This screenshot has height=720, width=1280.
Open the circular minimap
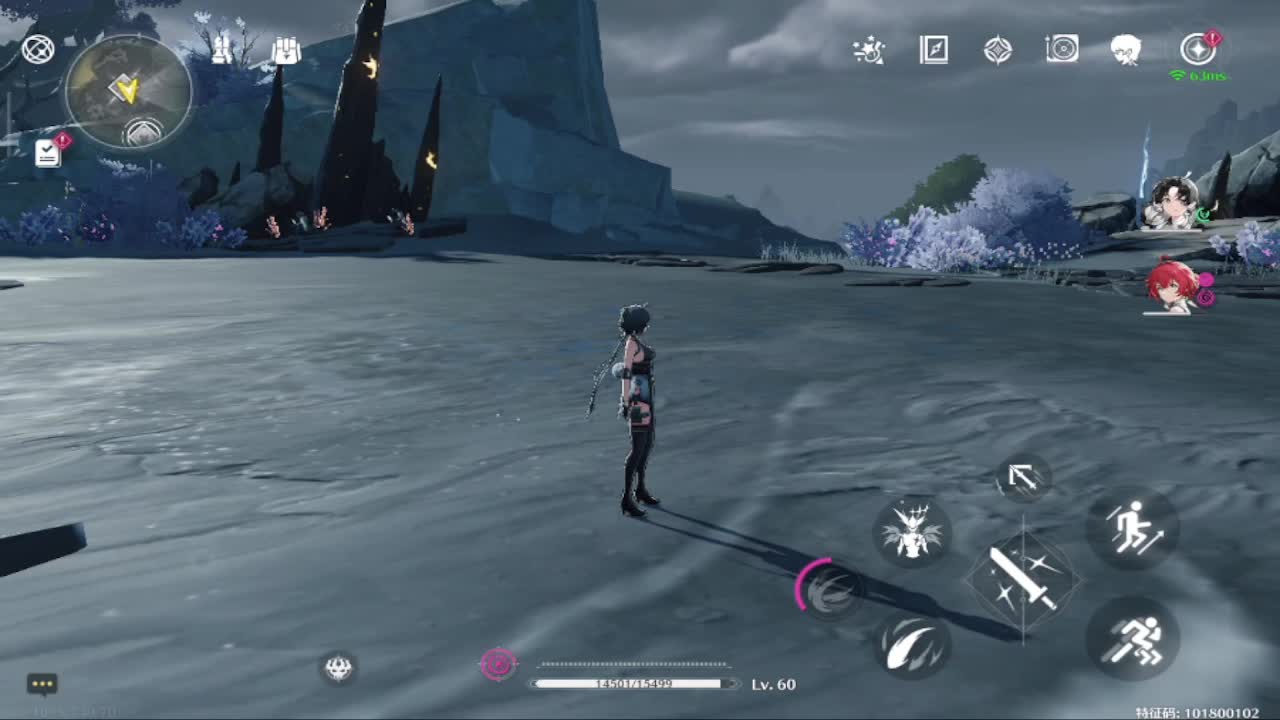127,92
